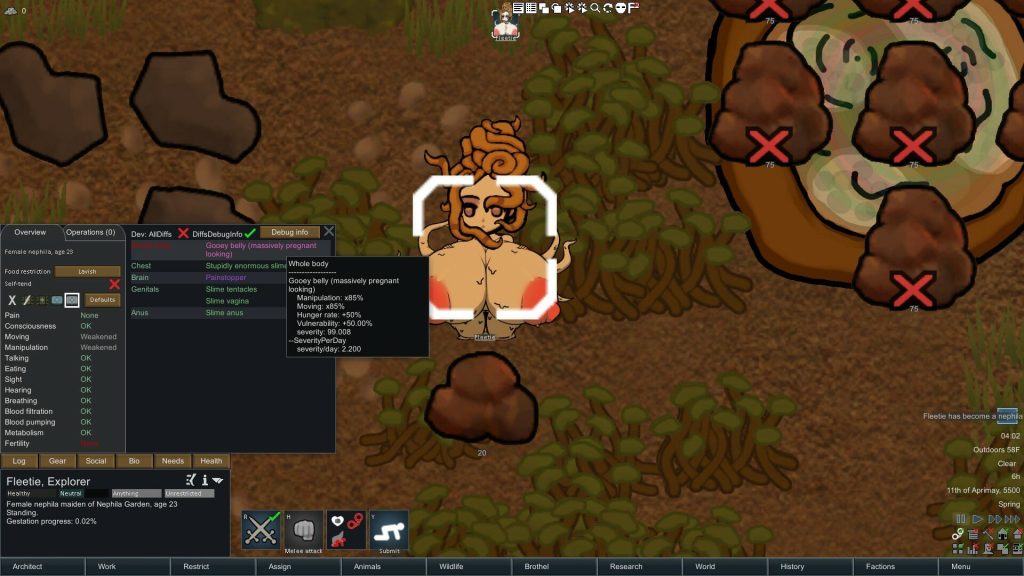The image size is (1024, 576).
Task: Open the Gear inspect tab
Action: [x=57, y=461]
